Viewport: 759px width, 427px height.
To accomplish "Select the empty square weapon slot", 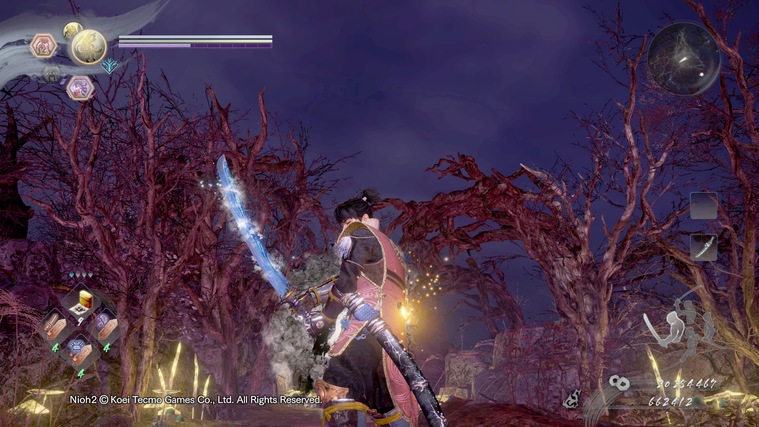I will [704, 205].
